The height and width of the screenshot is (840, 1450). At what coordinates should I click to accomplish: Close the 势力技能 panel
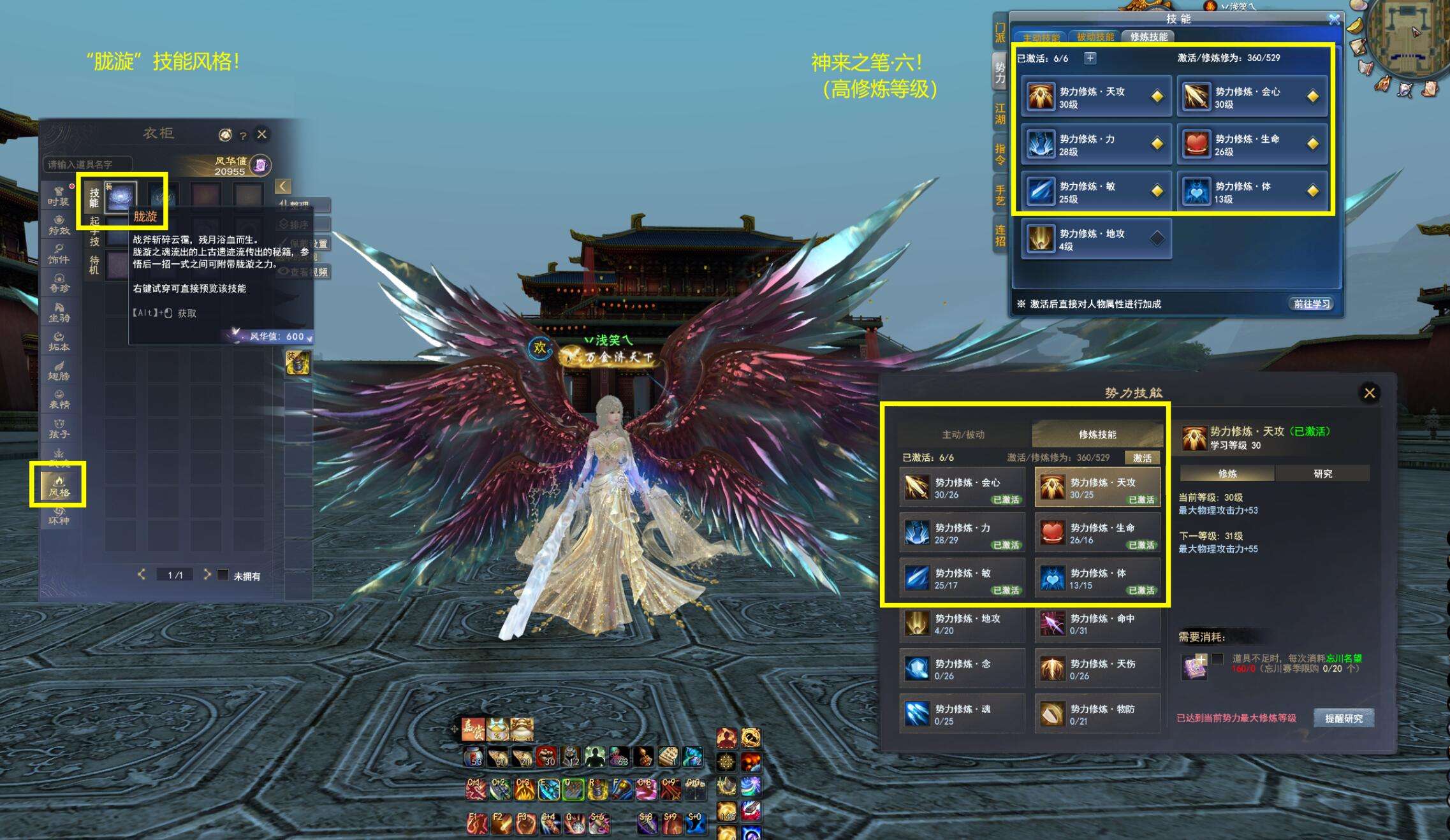click(x=1369, y=393)
